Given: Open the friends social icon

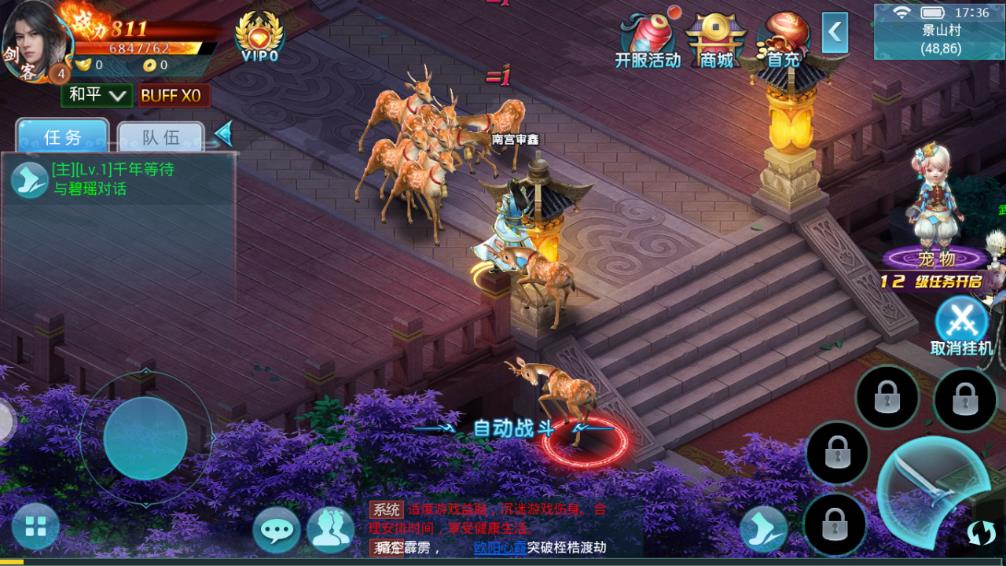Looking at the screenshot, I should coord(329,529).
